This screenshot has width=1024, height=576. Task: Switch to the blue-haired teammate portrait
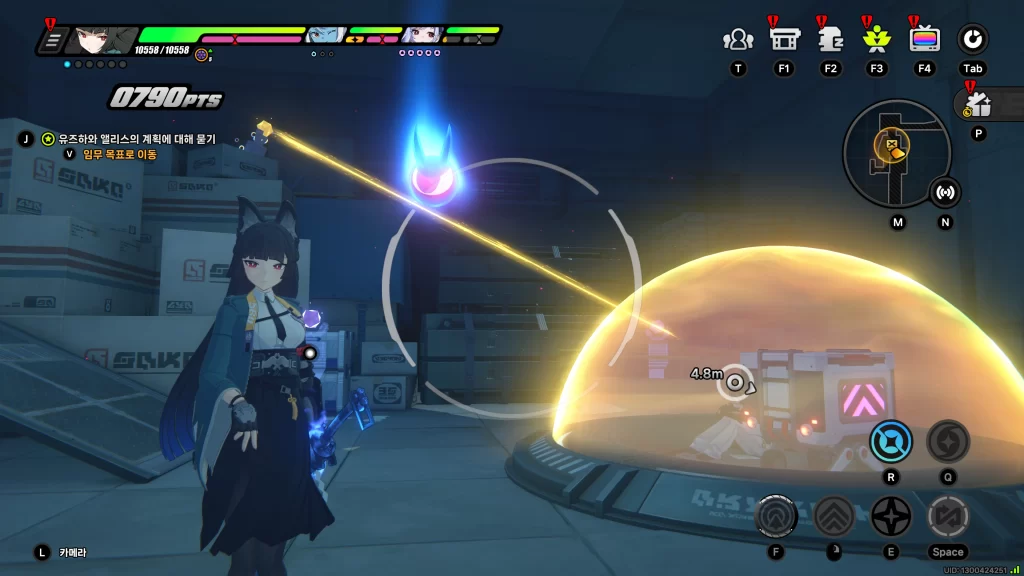(x=324, y=36)
